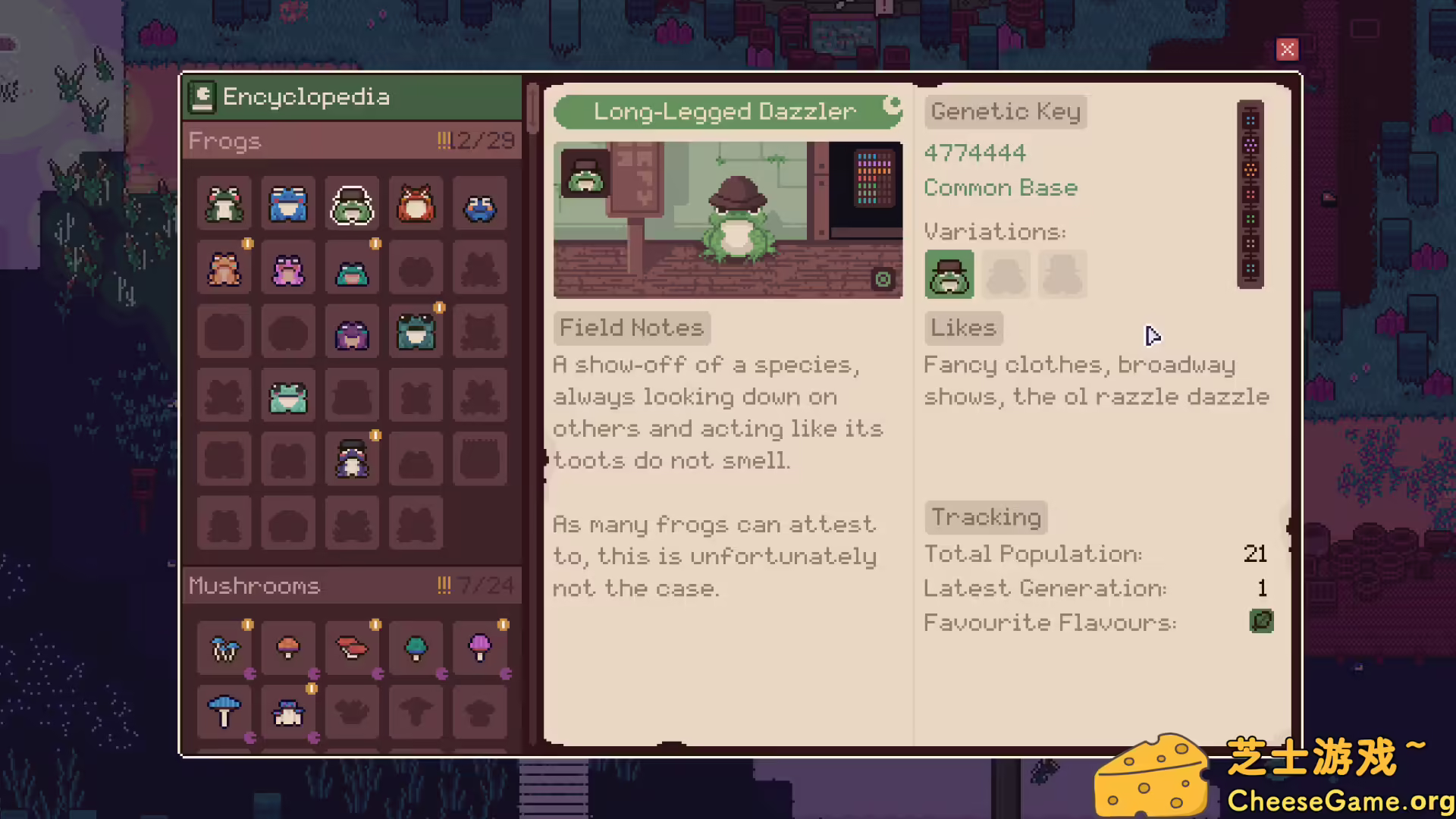Open the dark frog wearing a beanie
The width and height of the screenshot is (1456, 819).
pos(351,459)
